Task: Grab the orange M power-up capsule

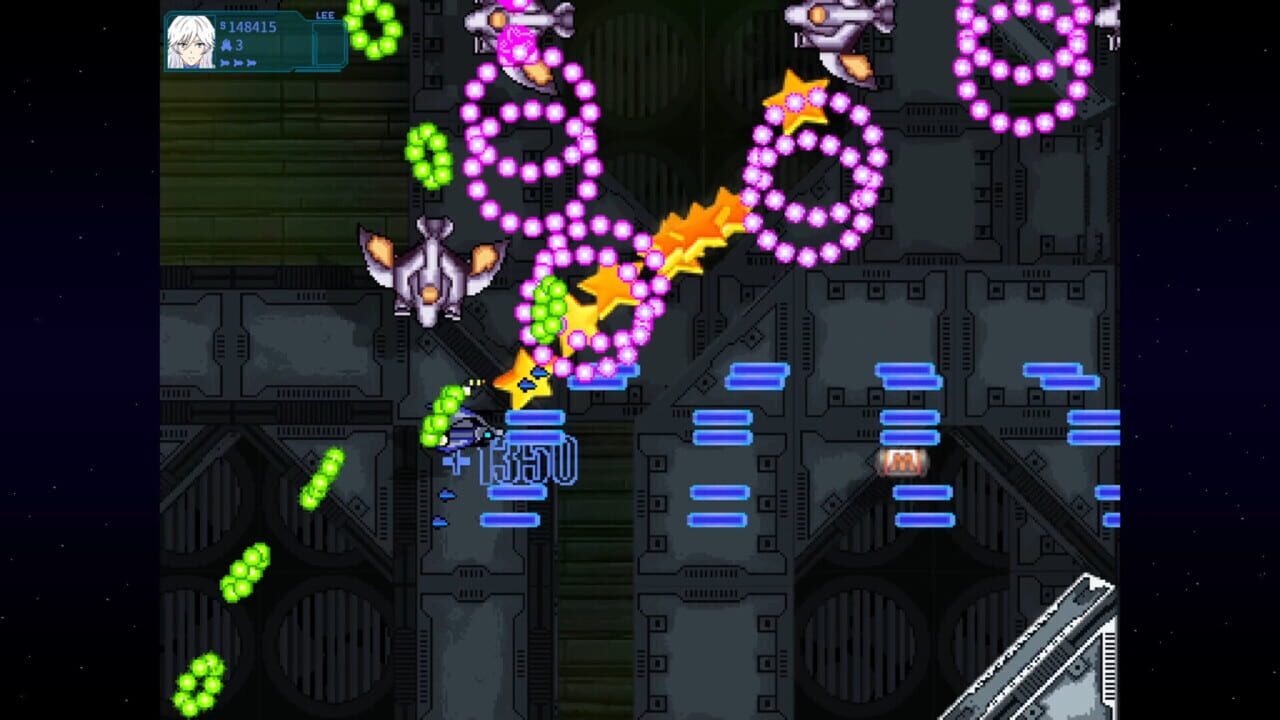Action: (903, 461)
